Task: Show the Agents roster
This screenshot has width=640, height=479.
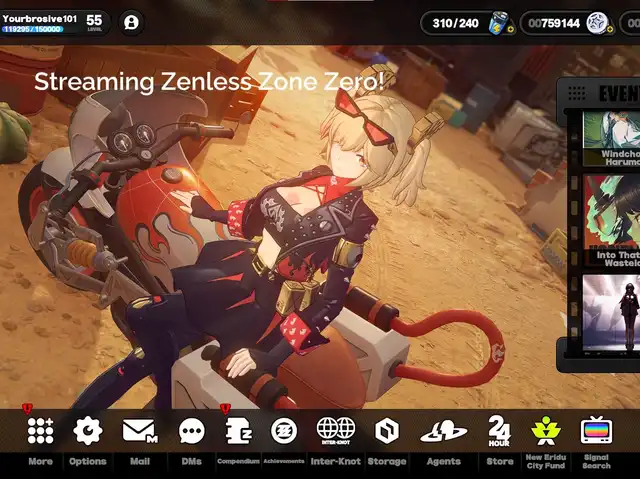Action: [443, 431]
